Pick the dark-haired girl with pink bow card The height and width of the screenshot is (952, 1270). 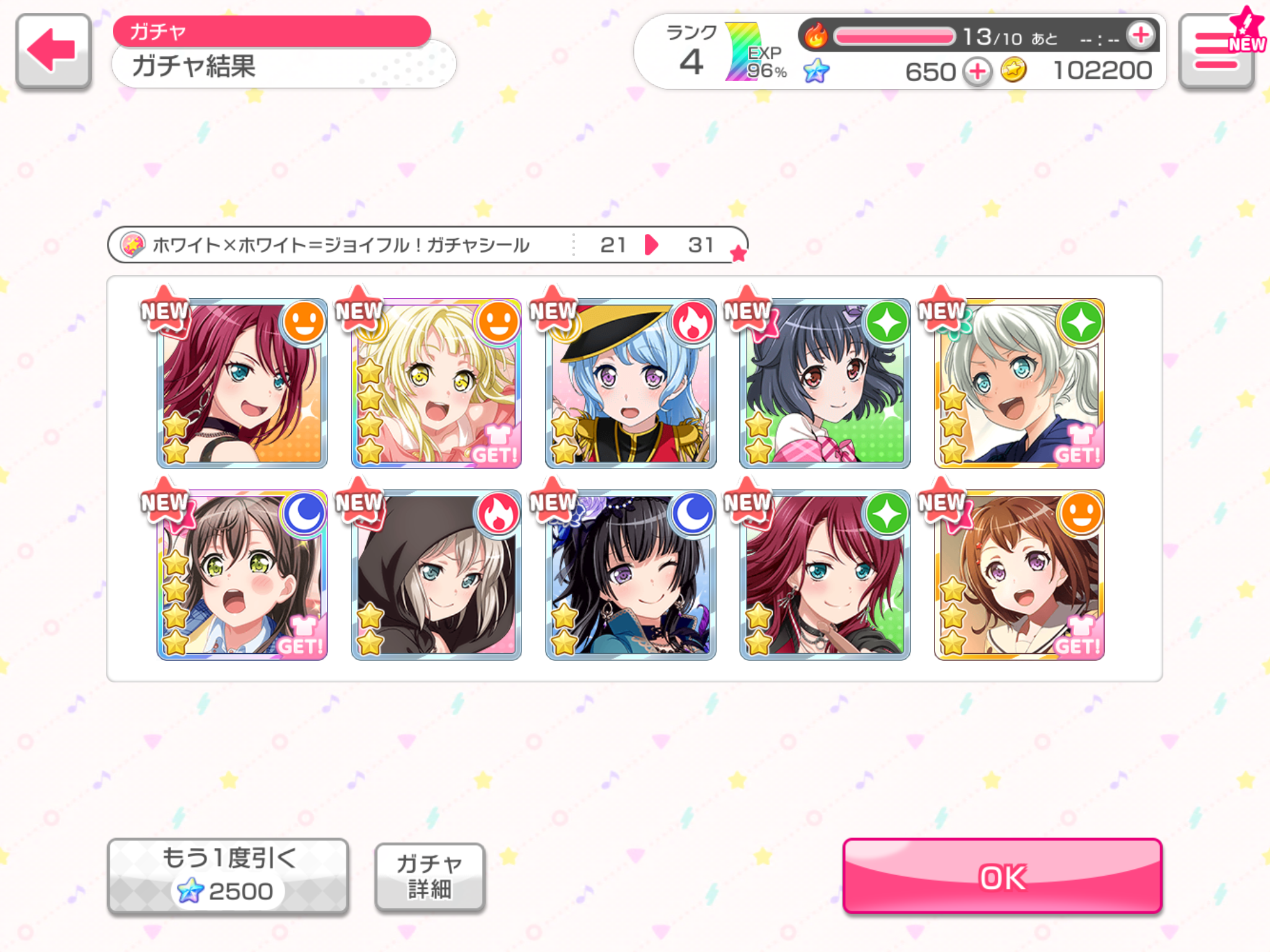pos(825,384)
